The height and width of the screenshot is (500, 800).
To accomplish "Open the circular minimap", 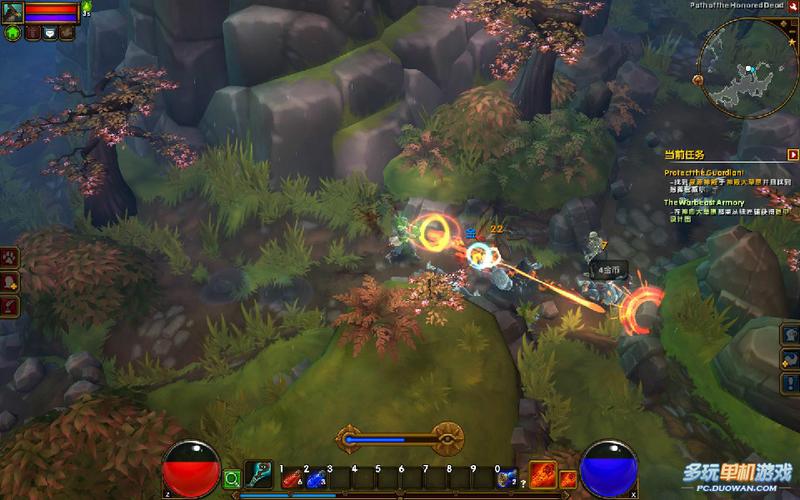I will (x=748, y=65).
